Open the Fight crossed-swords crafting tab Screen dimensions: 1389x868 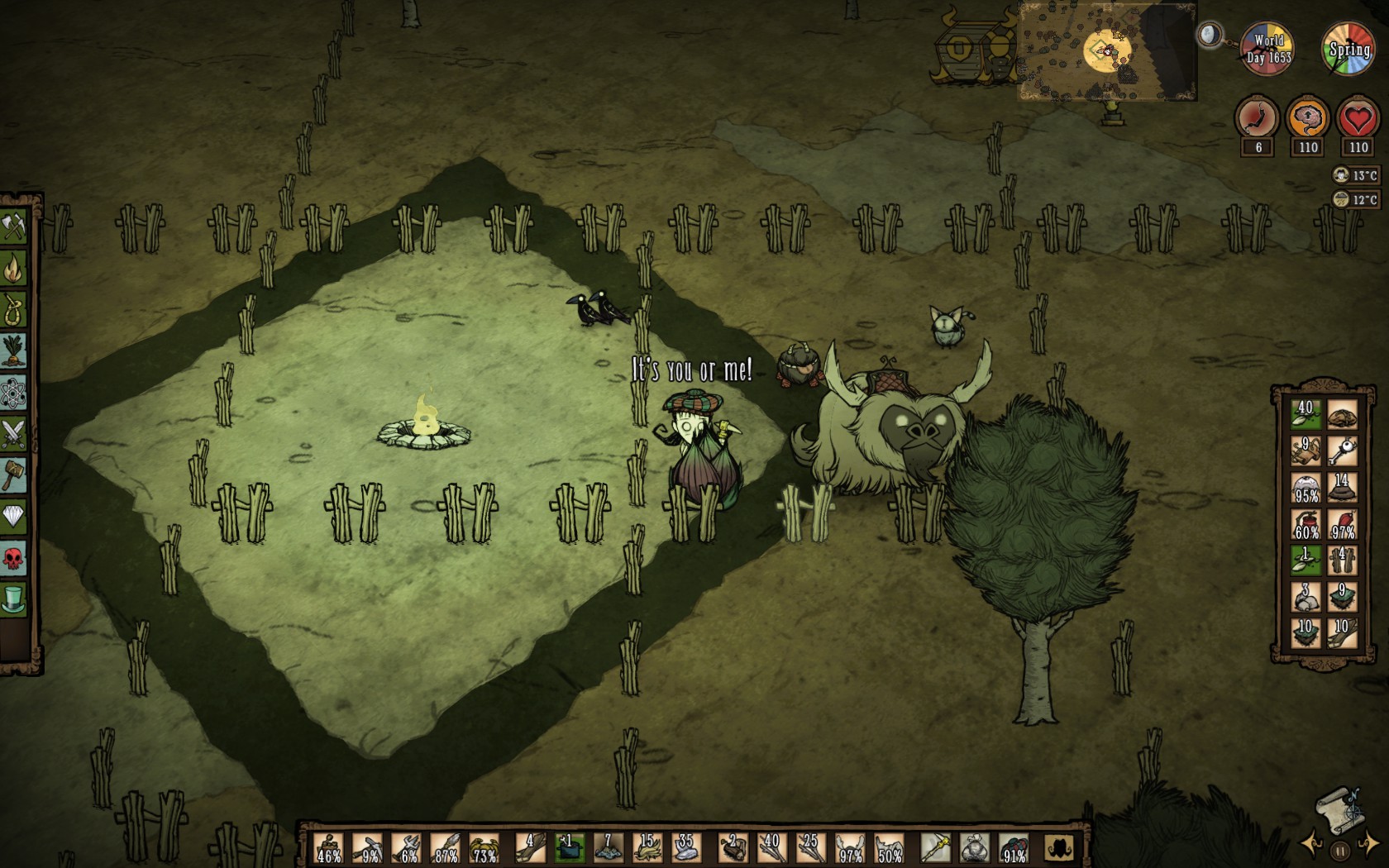(14, 434)
